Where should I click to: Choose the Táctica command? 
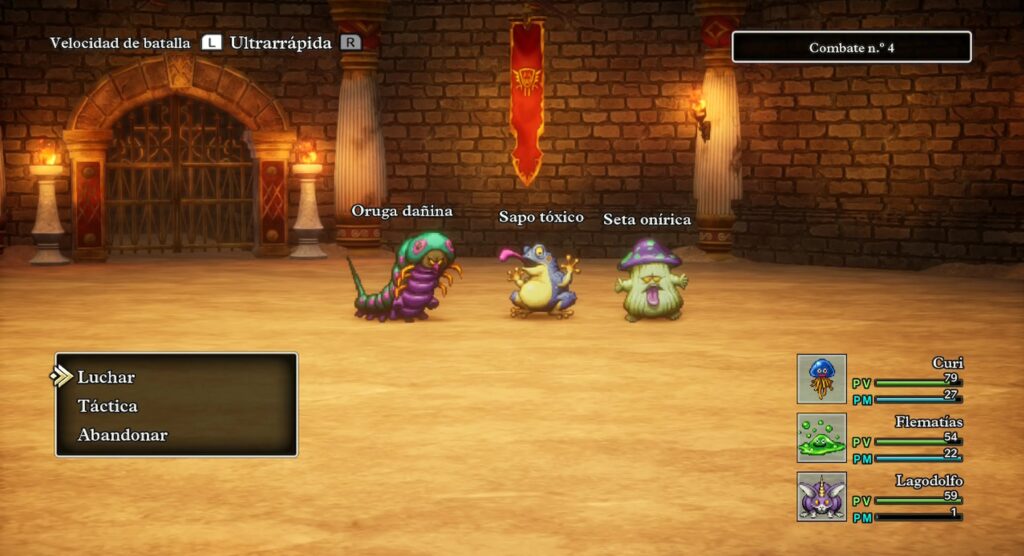click(x=107, y=406)
